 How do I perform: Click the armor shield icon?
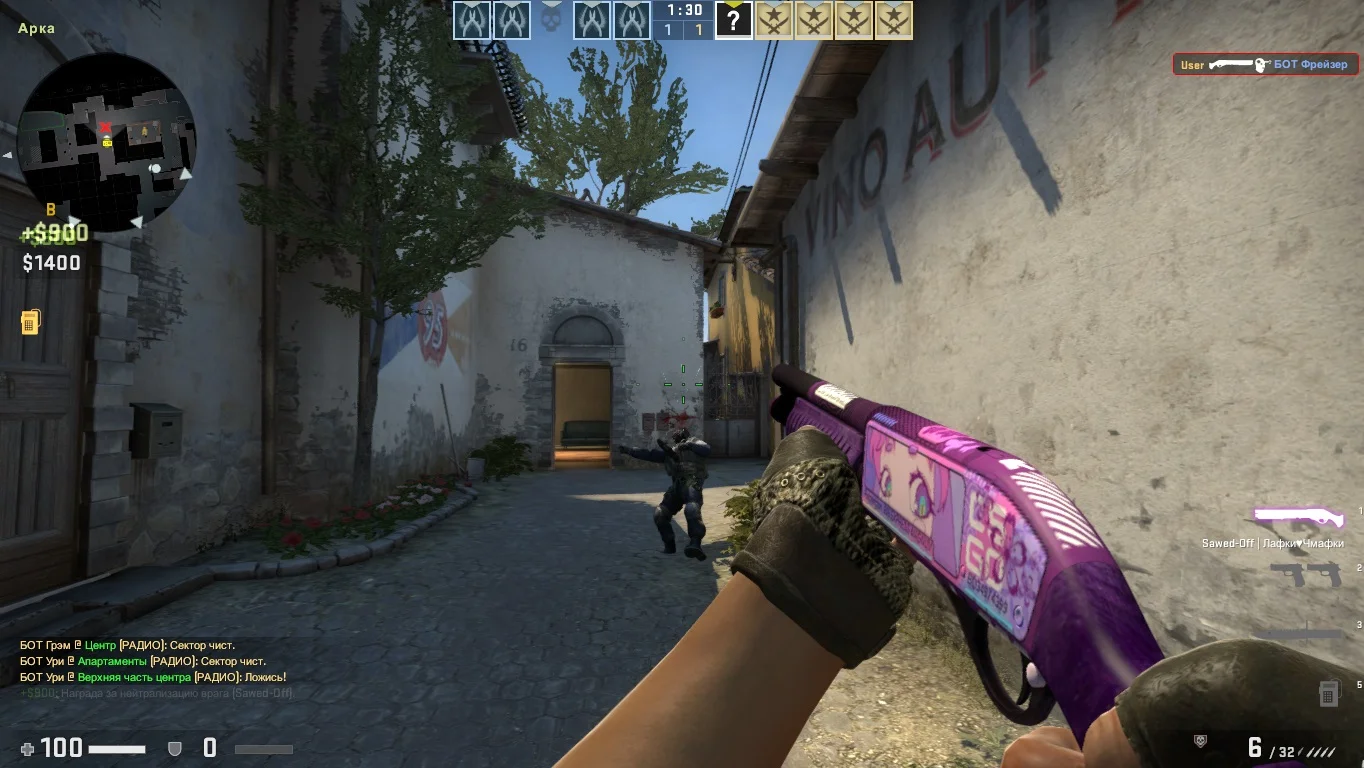[x=174, y=748]
